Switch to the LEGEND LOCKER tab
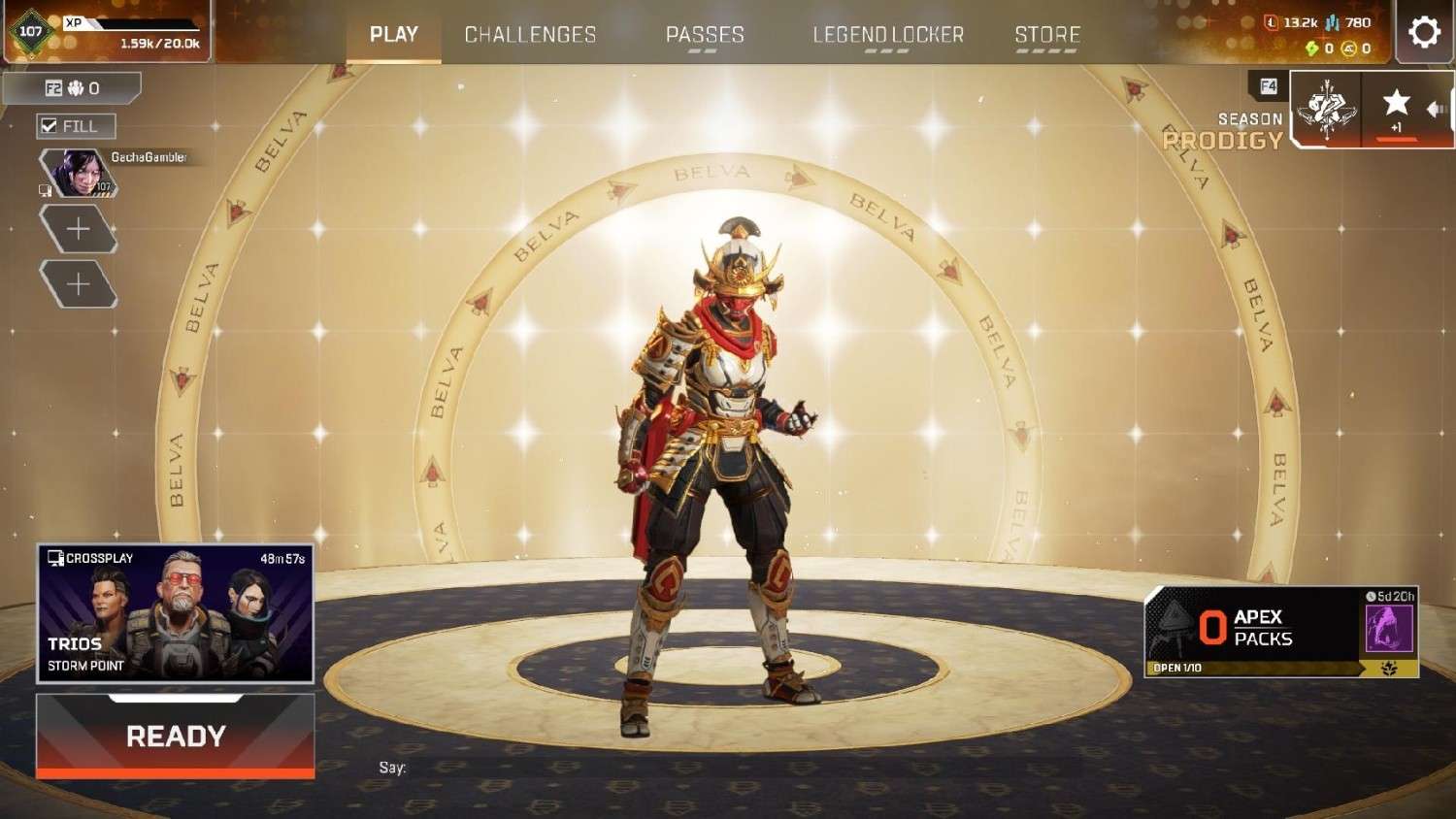This screenshot has width=1456, height=819. tap(888, 34)
